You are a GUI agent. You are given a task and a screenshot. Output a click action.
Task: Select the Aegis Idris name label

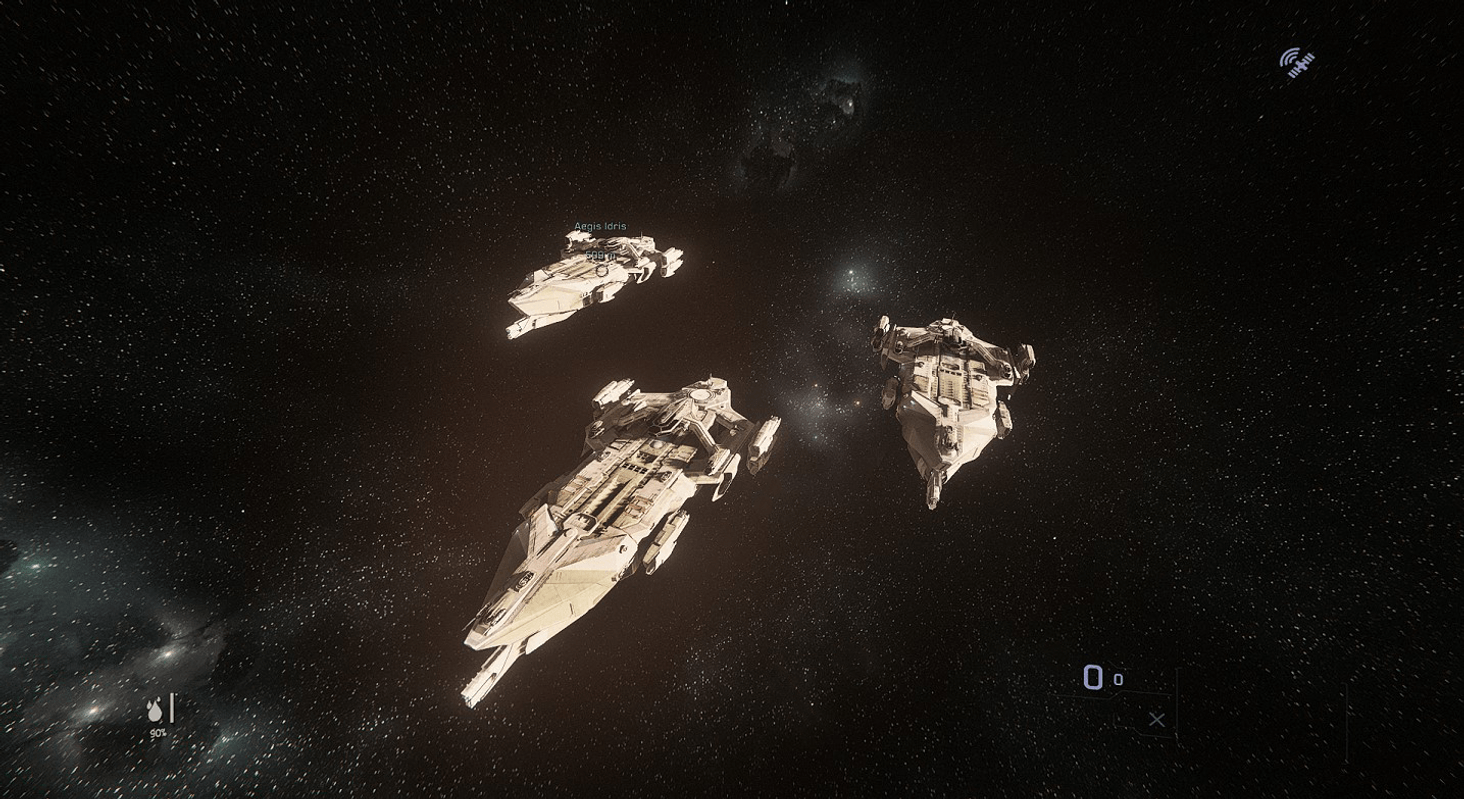click(x=600, y=226)
